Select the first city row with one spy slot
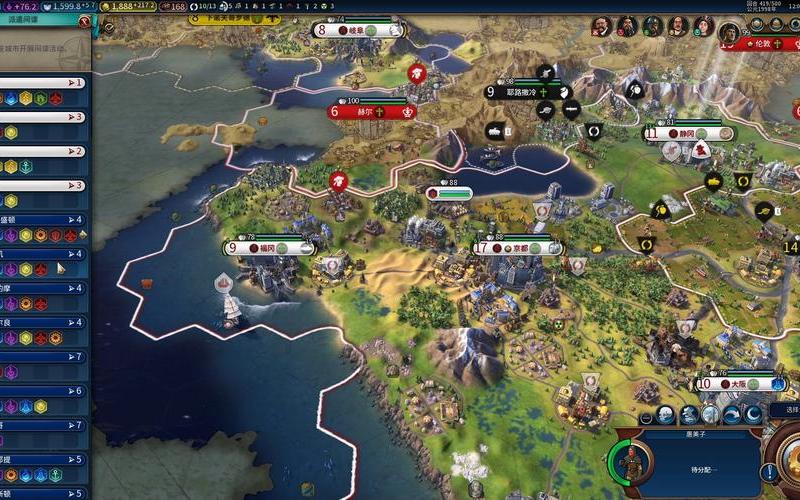800x500 pixels. [x=45, y=83]
